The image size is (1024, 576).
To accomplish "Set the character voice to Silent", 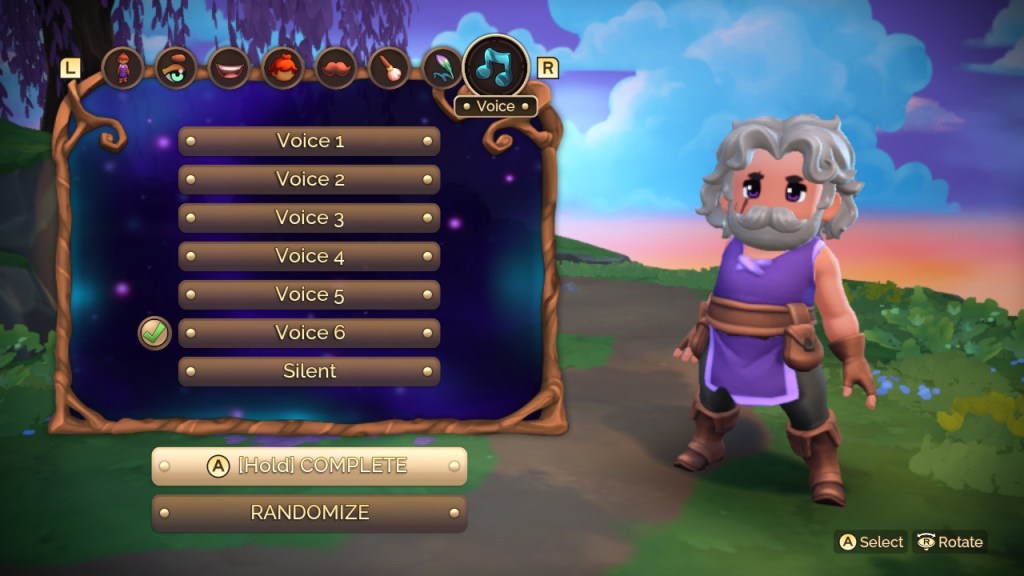I will (309, 371).
